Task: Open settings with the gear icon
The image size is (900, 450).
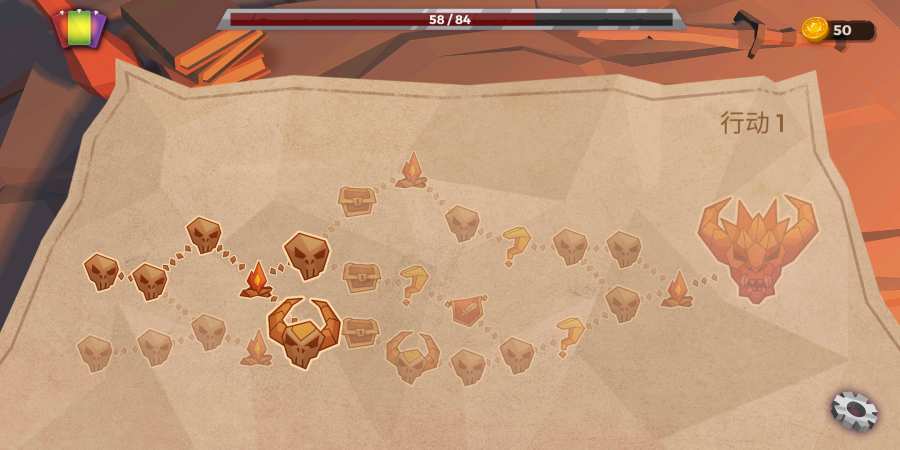Action: [x=854, y=410]
